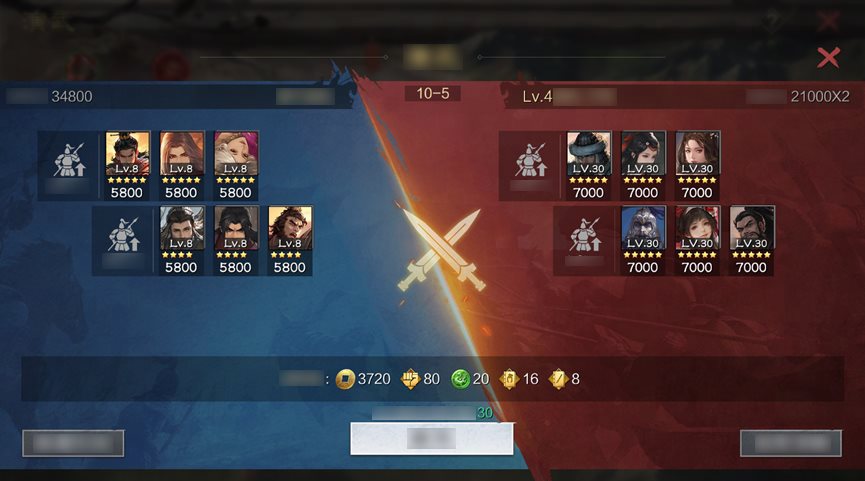Open the red team's lower-row soldier formation icon

click(584, 234)
